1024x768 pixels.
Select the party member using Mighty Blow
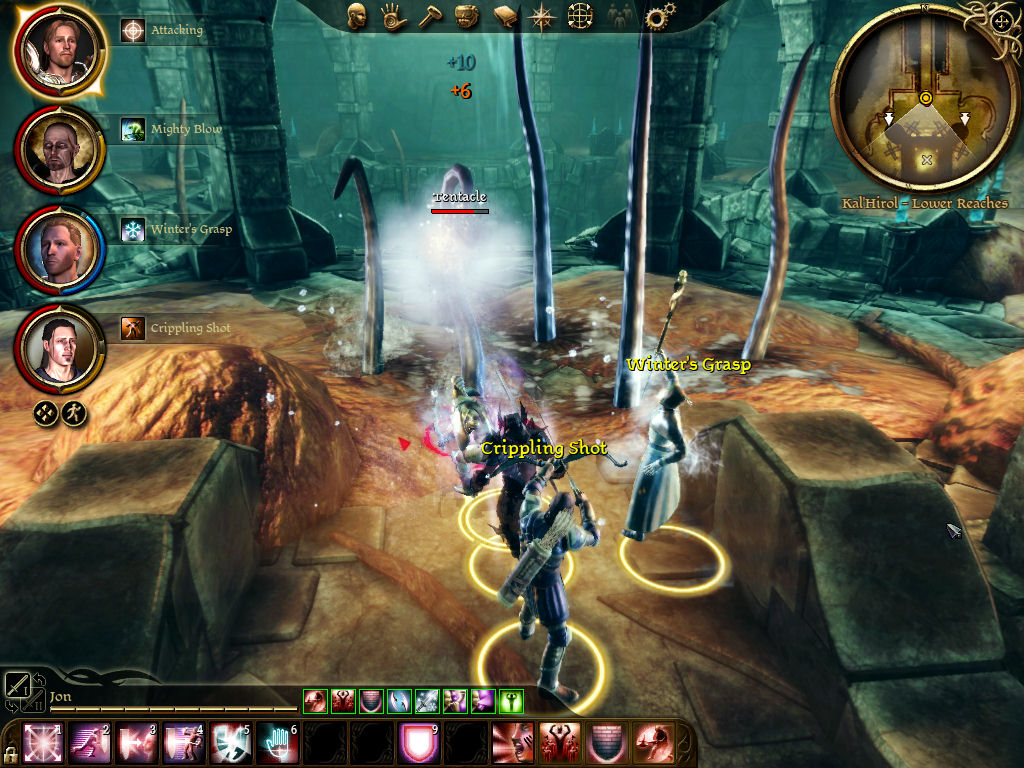pyautogui.click(x=60, y=149)
